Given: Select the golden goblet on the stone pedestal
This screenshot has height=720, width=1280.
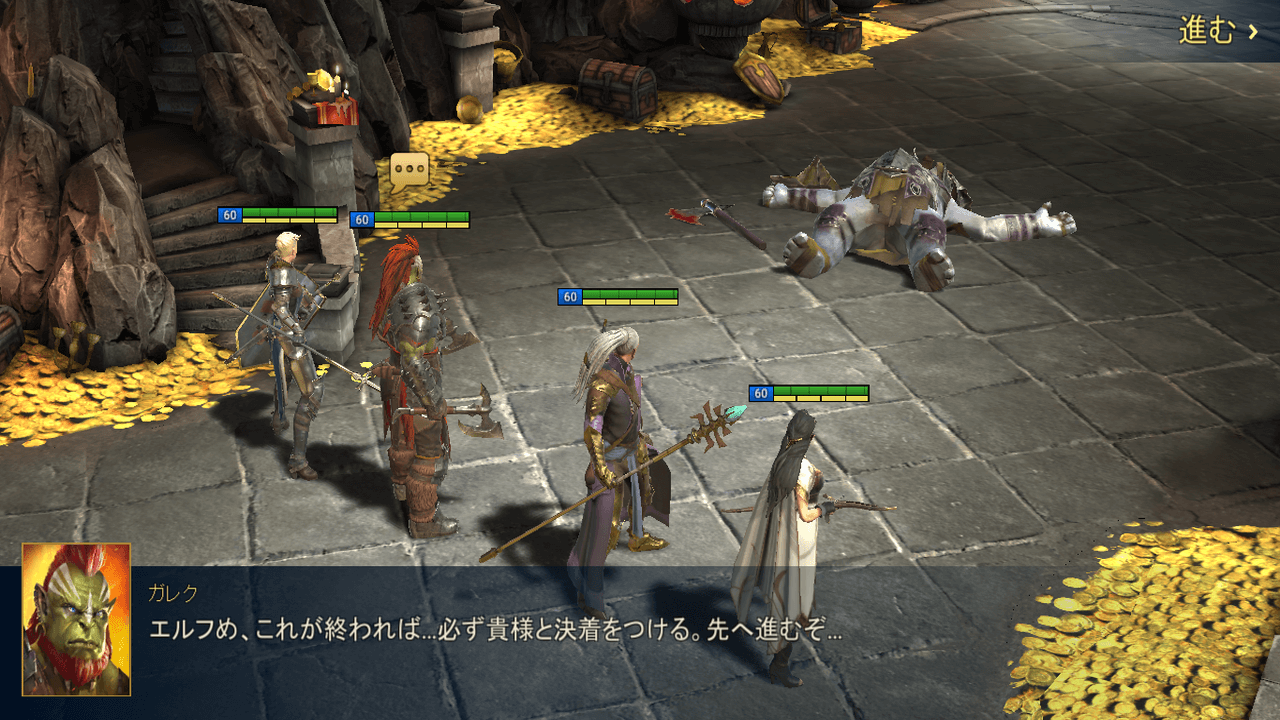Looking at the screenshot, I should (x=320, y=80).
